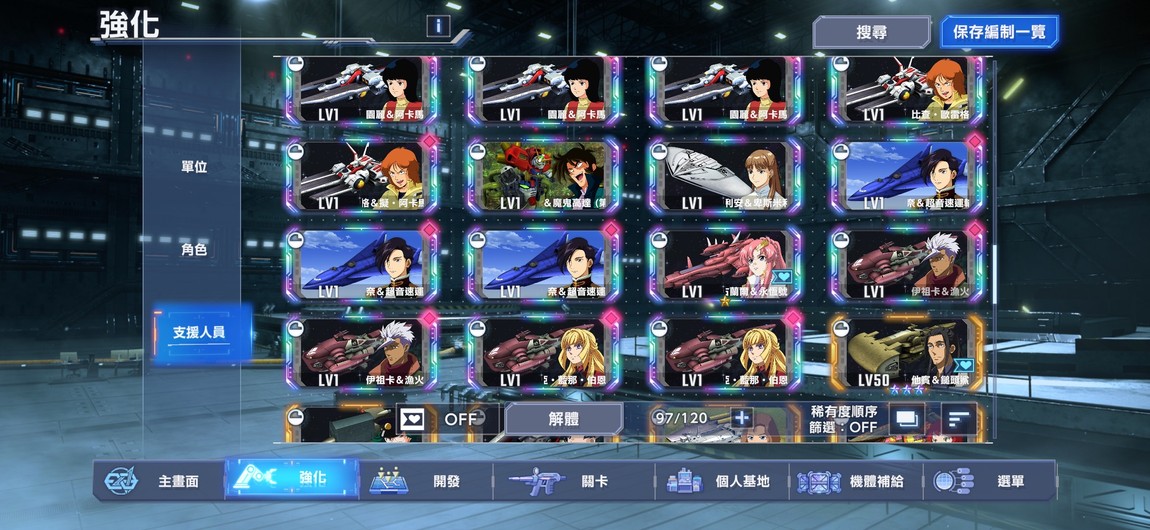This screenshot has height=530, width=1150.
Task: Toggle the heart favorite filter OFF switch
Action: point(438,419)
